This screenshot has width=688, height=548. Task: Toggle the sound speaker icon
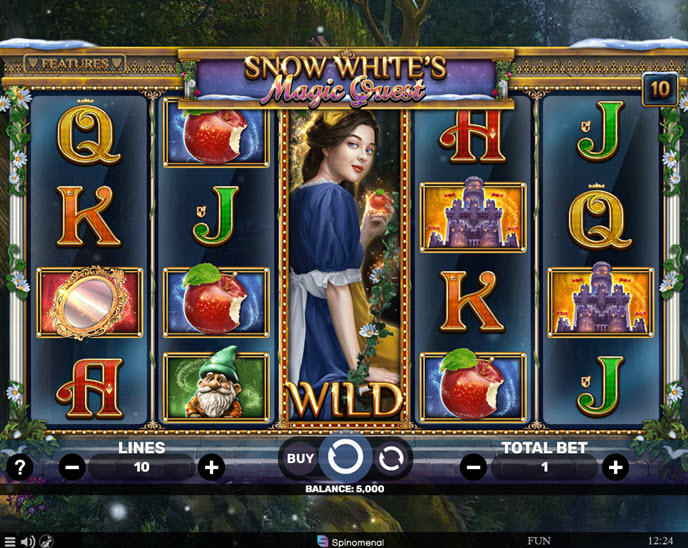coord(28,541)
